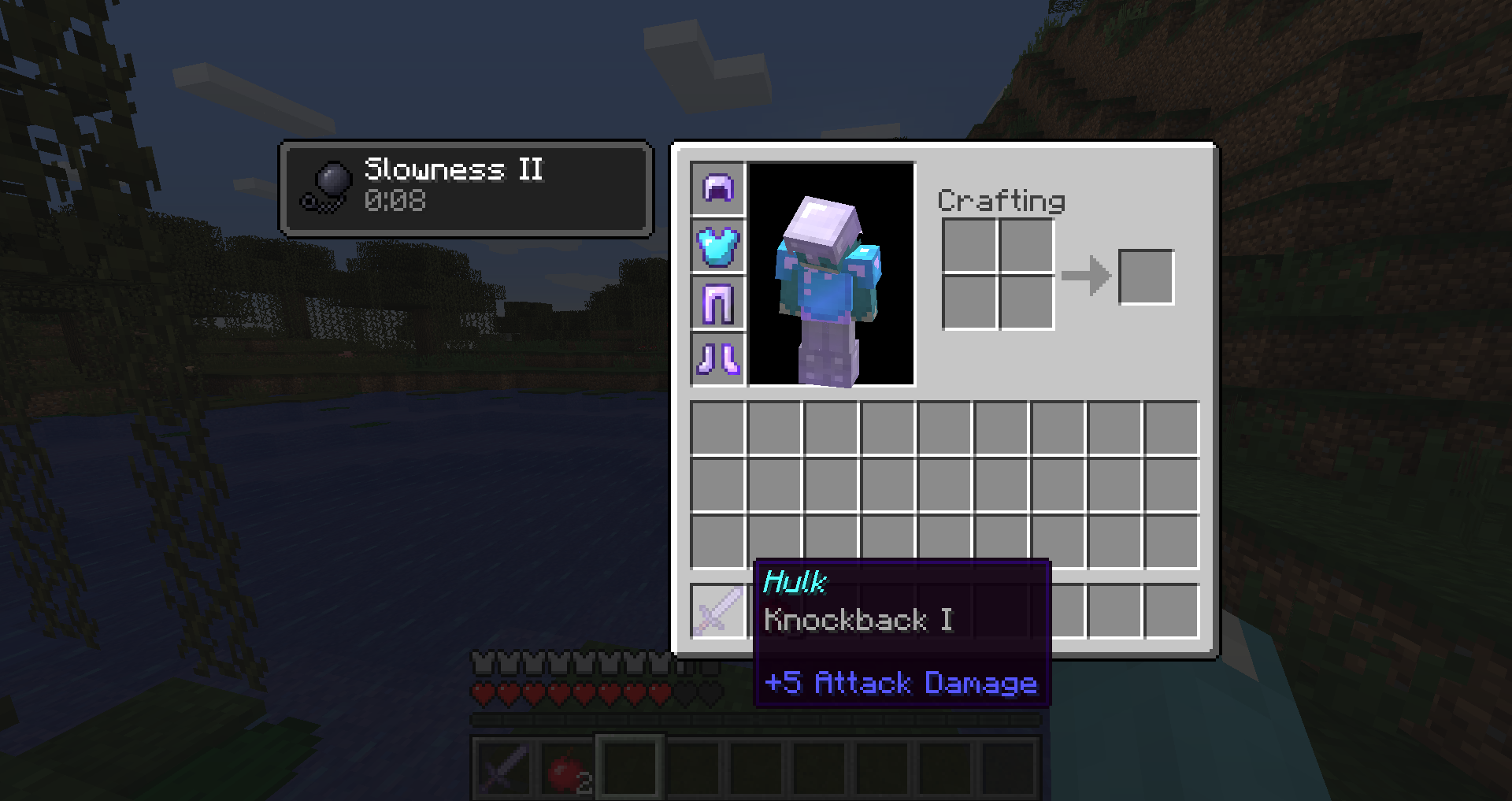1512x801 pixels.
Task: Click the crafting output slot
Action: [x=1147, y=276]
